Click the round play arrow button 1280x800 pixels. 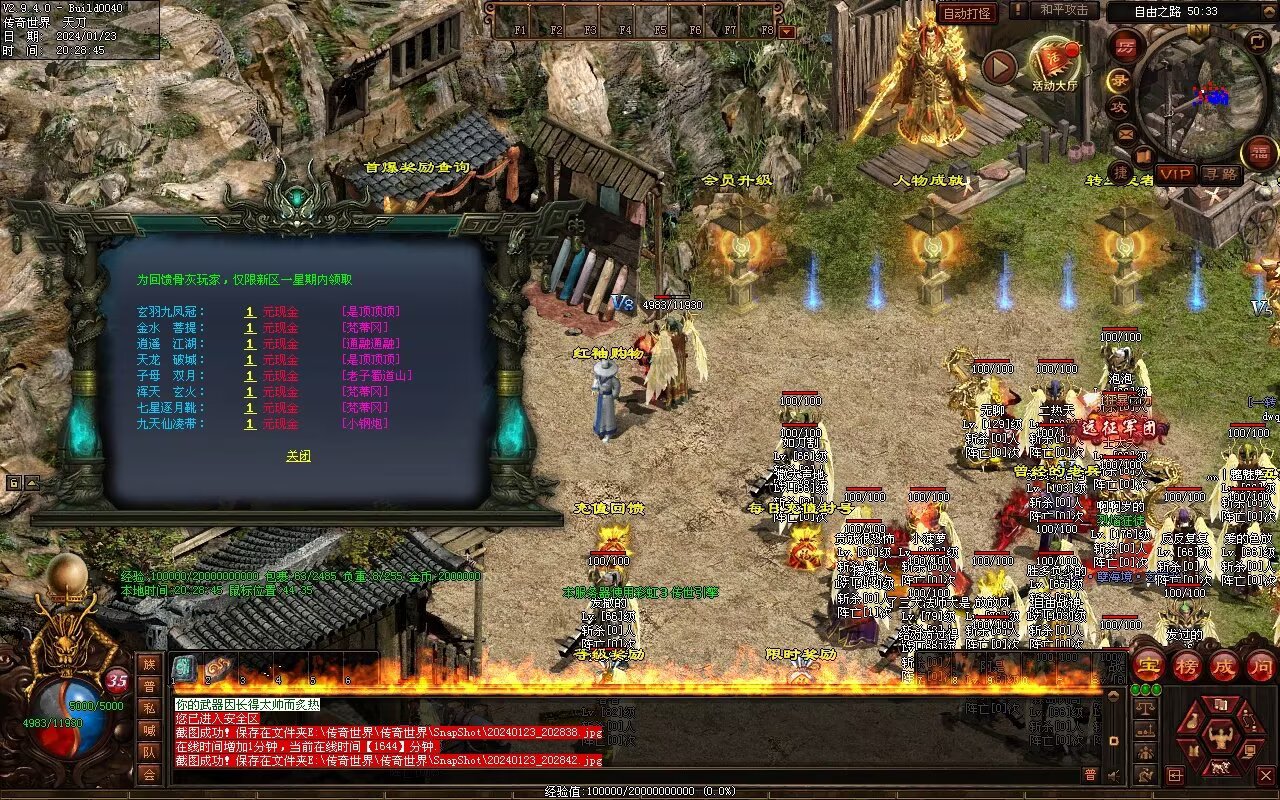click(999, 67)
